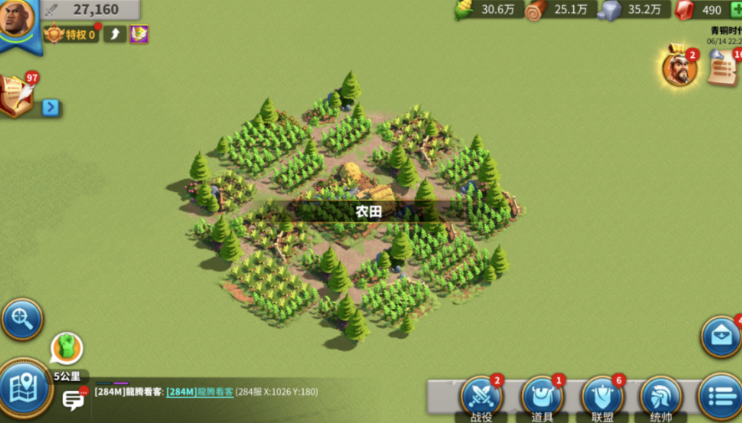The width and height of the screenshot is (742, 423).
Task: Expand the blue arrow beside the quest book
Action: pos(50,107)
